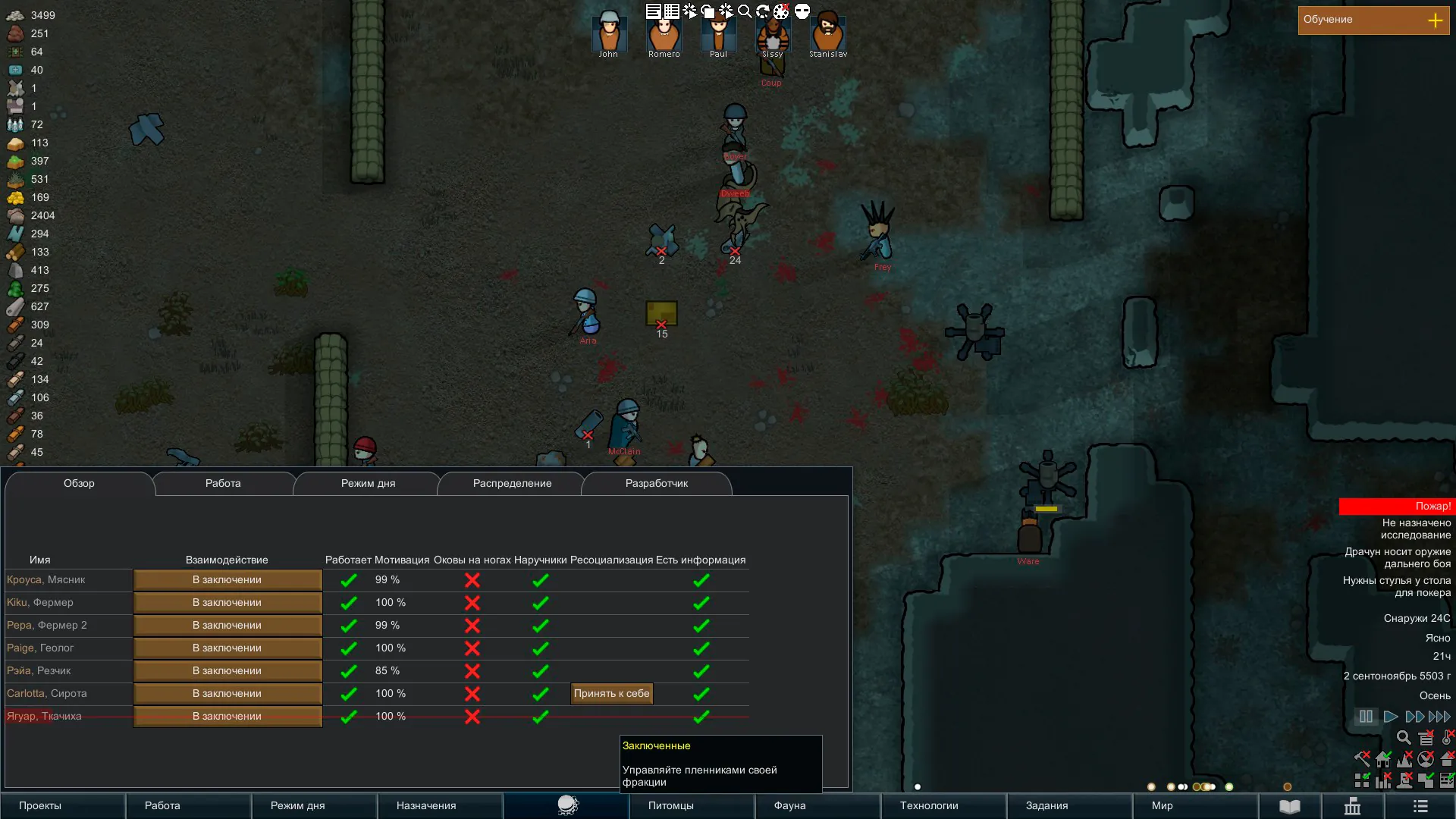Click the Пожар! fire alert
Image resolution: width=1456 pixels, height=819 pixels.
pyautogui.click(x=1395, y=507)
